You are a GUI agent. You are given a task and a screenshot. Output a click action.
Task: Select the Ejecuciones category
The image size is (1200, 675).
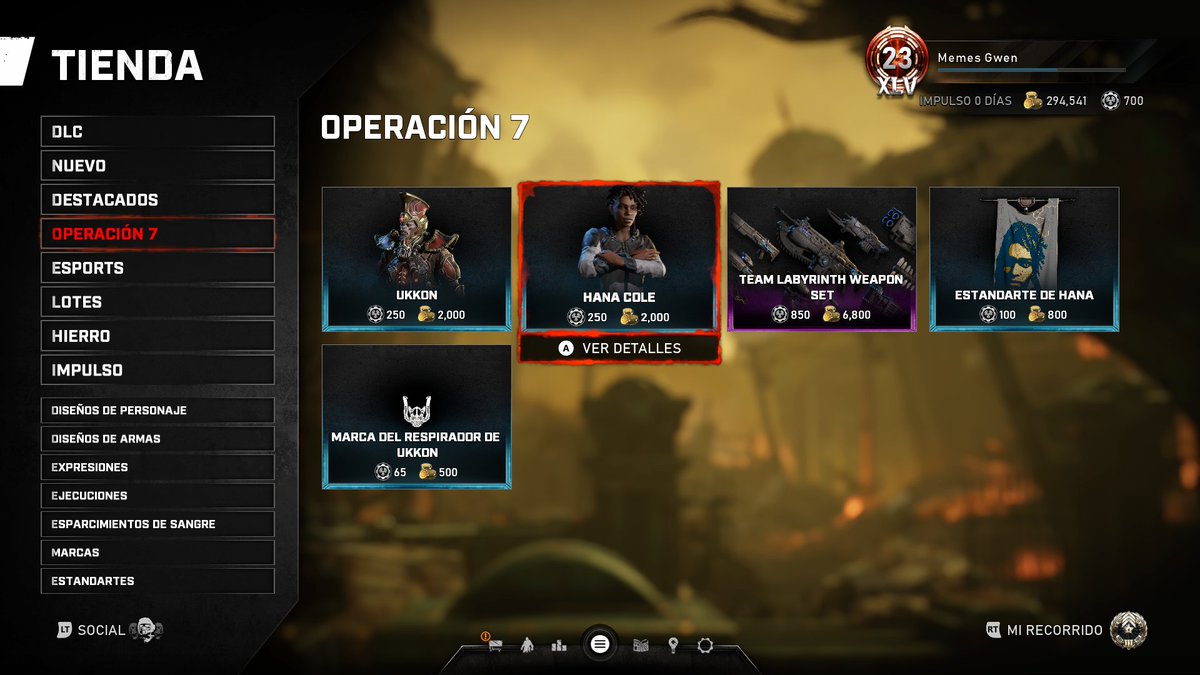click(157, 495)
